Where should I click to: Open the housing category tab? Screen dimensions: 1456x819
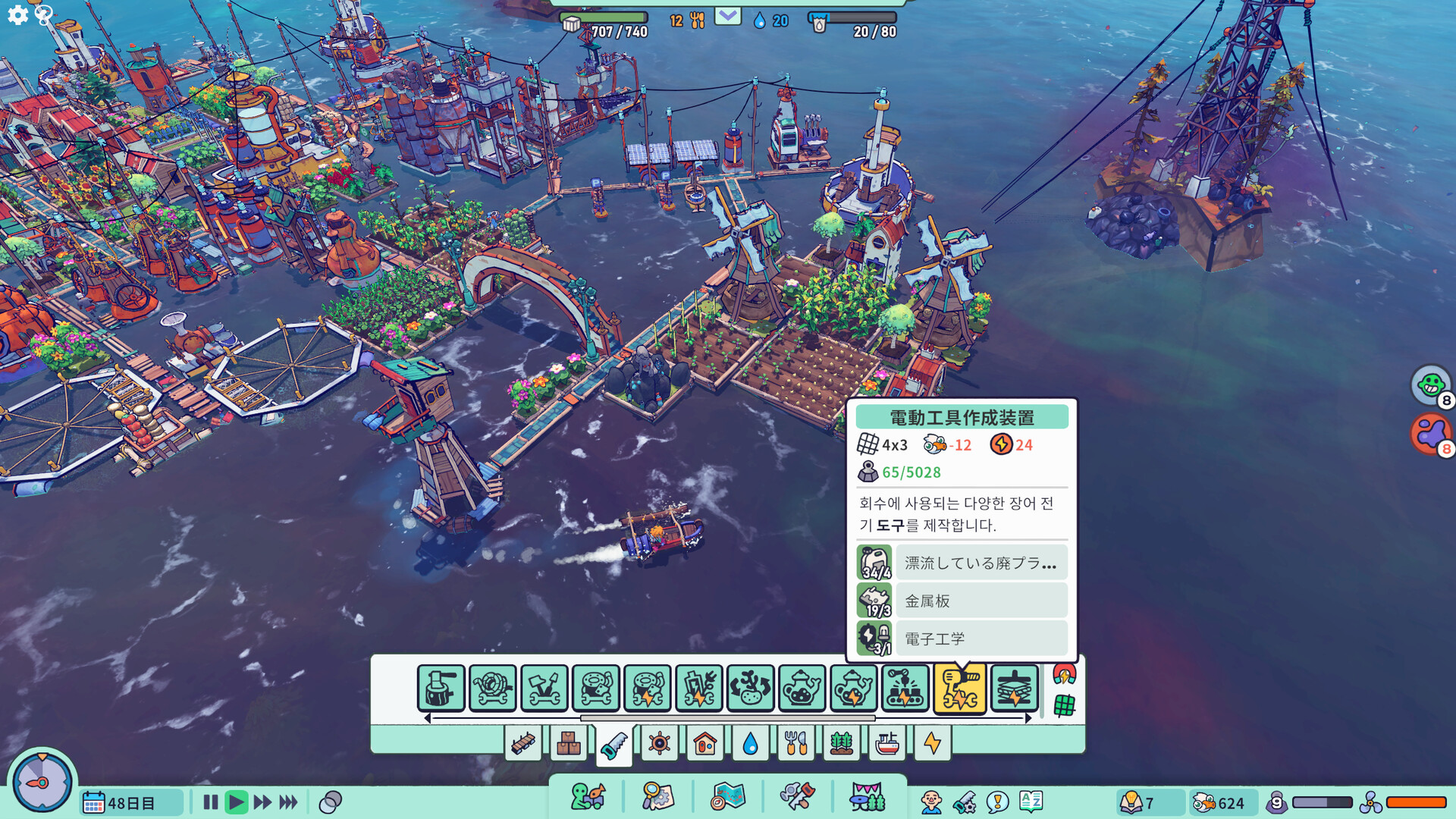click(x=704, y=744)
